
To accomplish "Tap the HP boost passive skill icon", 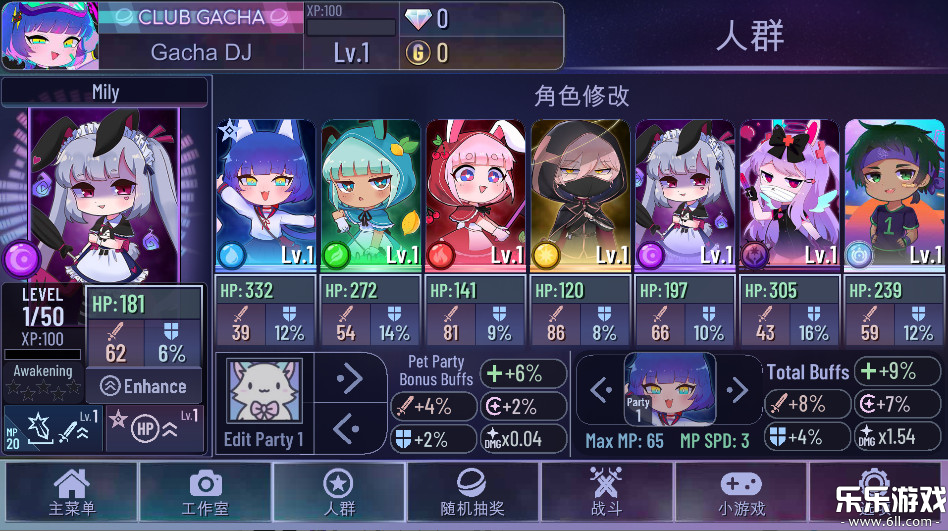I will pos(154,429).
